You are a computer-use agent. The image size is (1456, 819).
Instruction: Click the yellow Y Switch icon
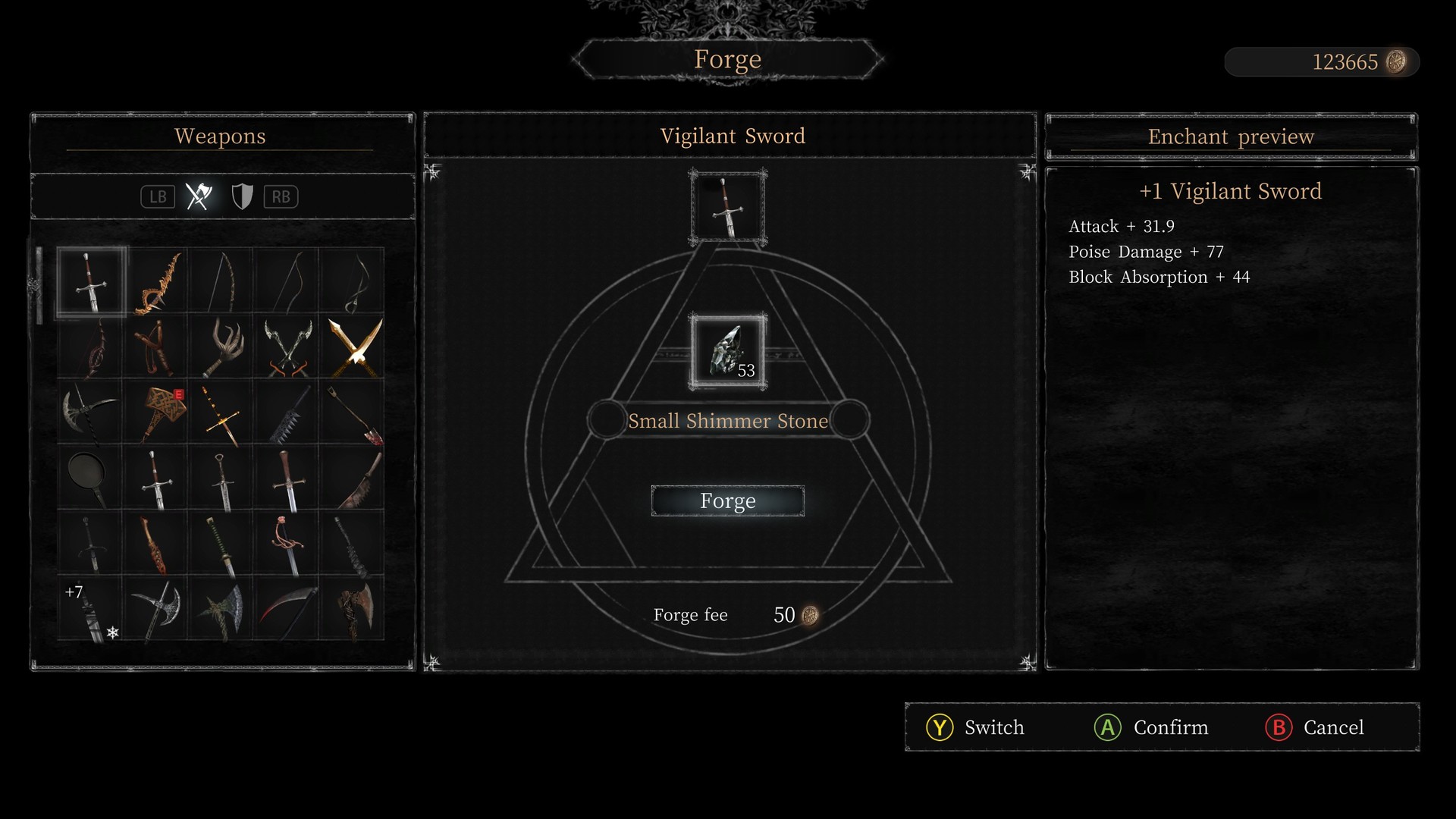point(939,727)
